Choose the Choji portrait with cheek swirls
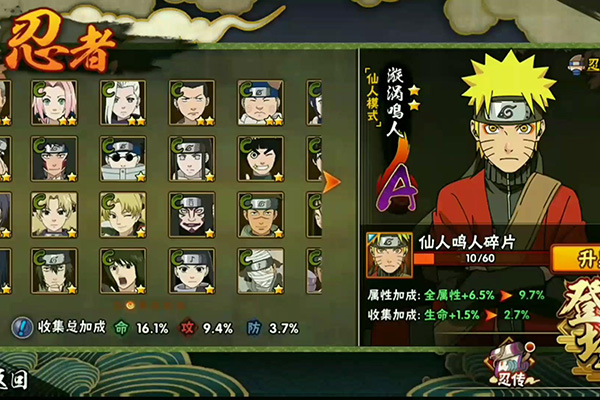The height and width of the screenshot is (400, 600). click(261, 102)
